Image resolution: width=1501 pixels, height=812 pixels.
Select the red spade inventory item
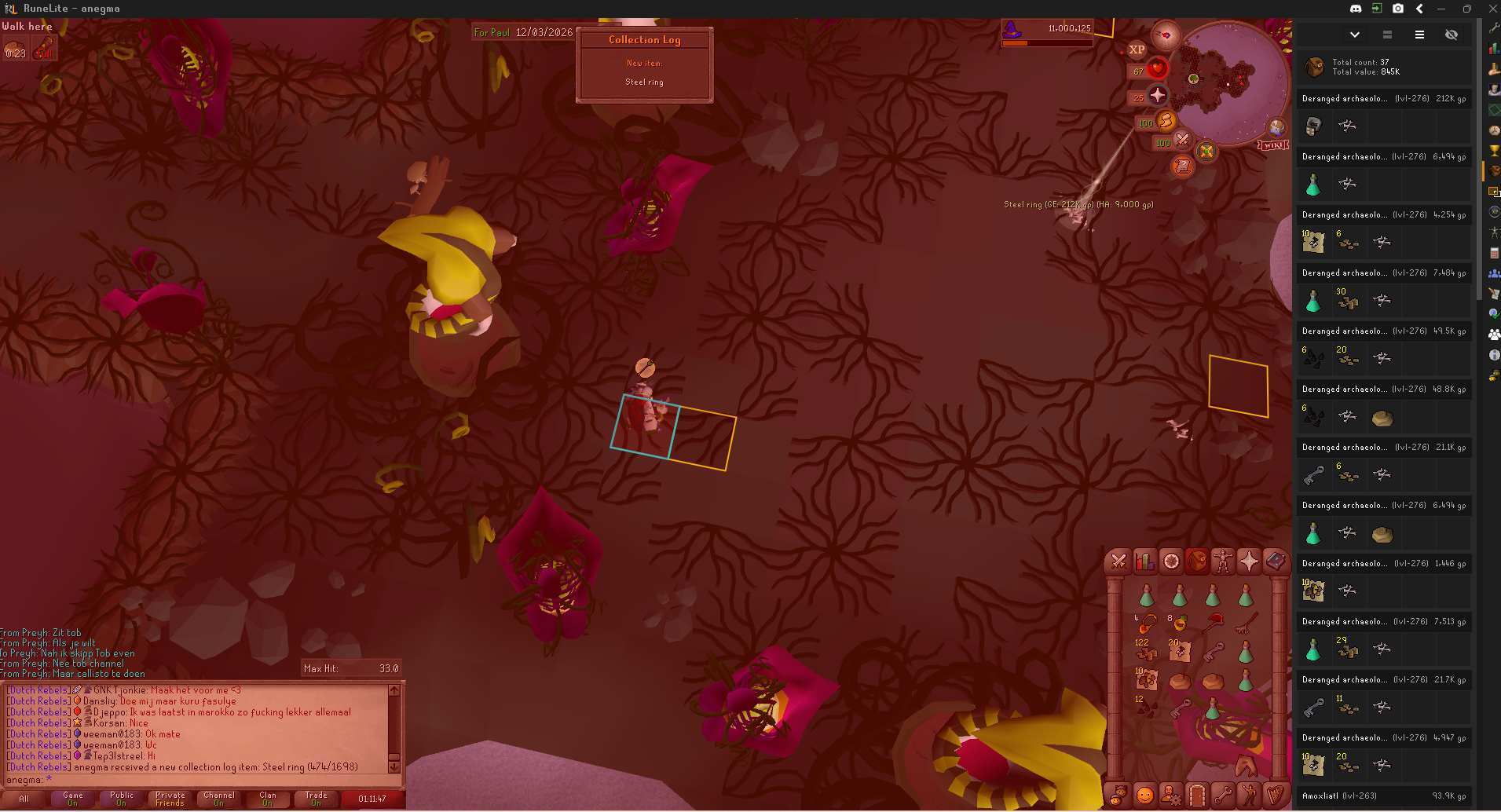coord(1213,623)
